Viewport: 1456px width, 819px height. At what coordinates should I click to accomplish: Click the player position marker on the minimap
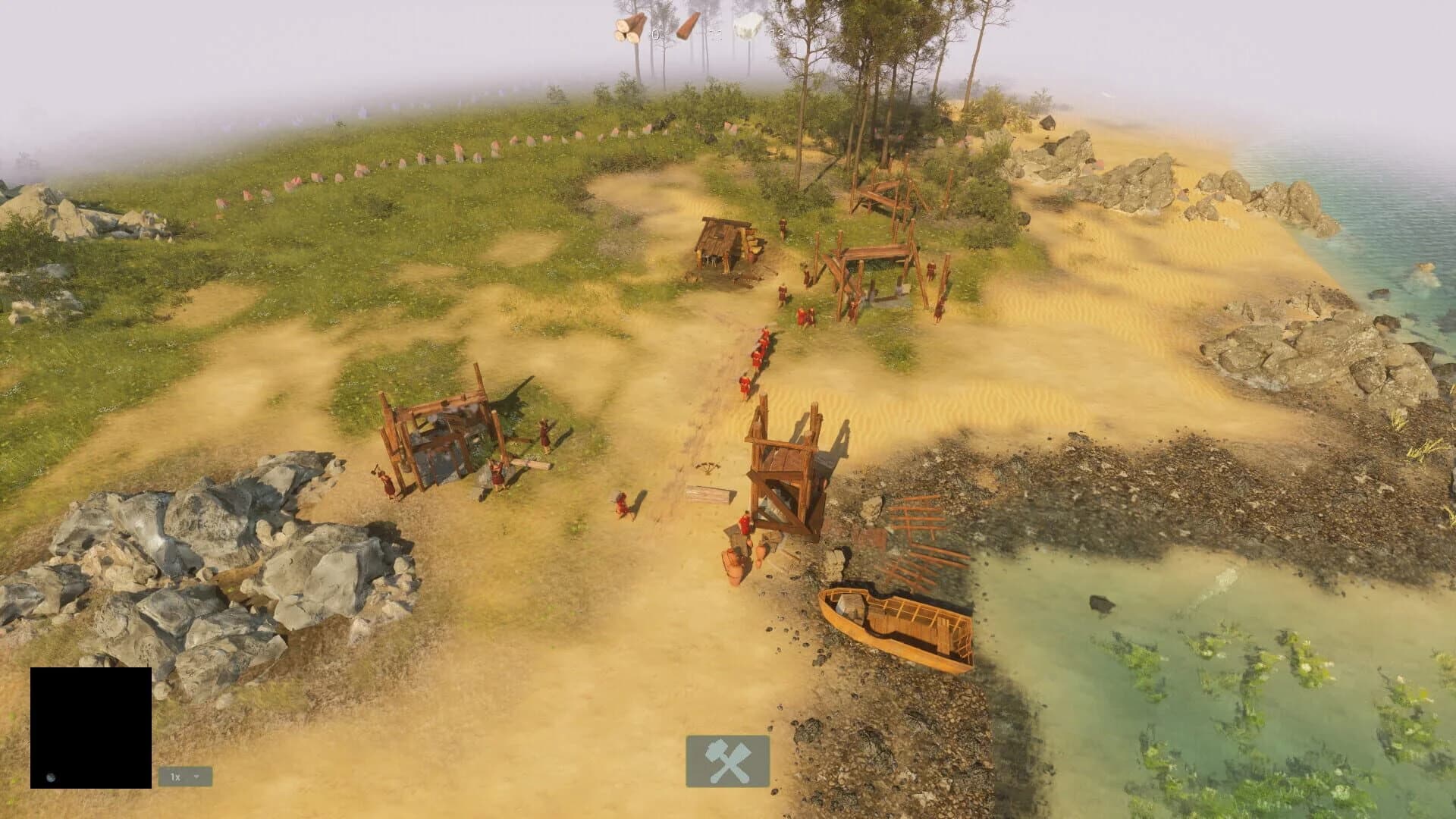(x=51, y=777)
